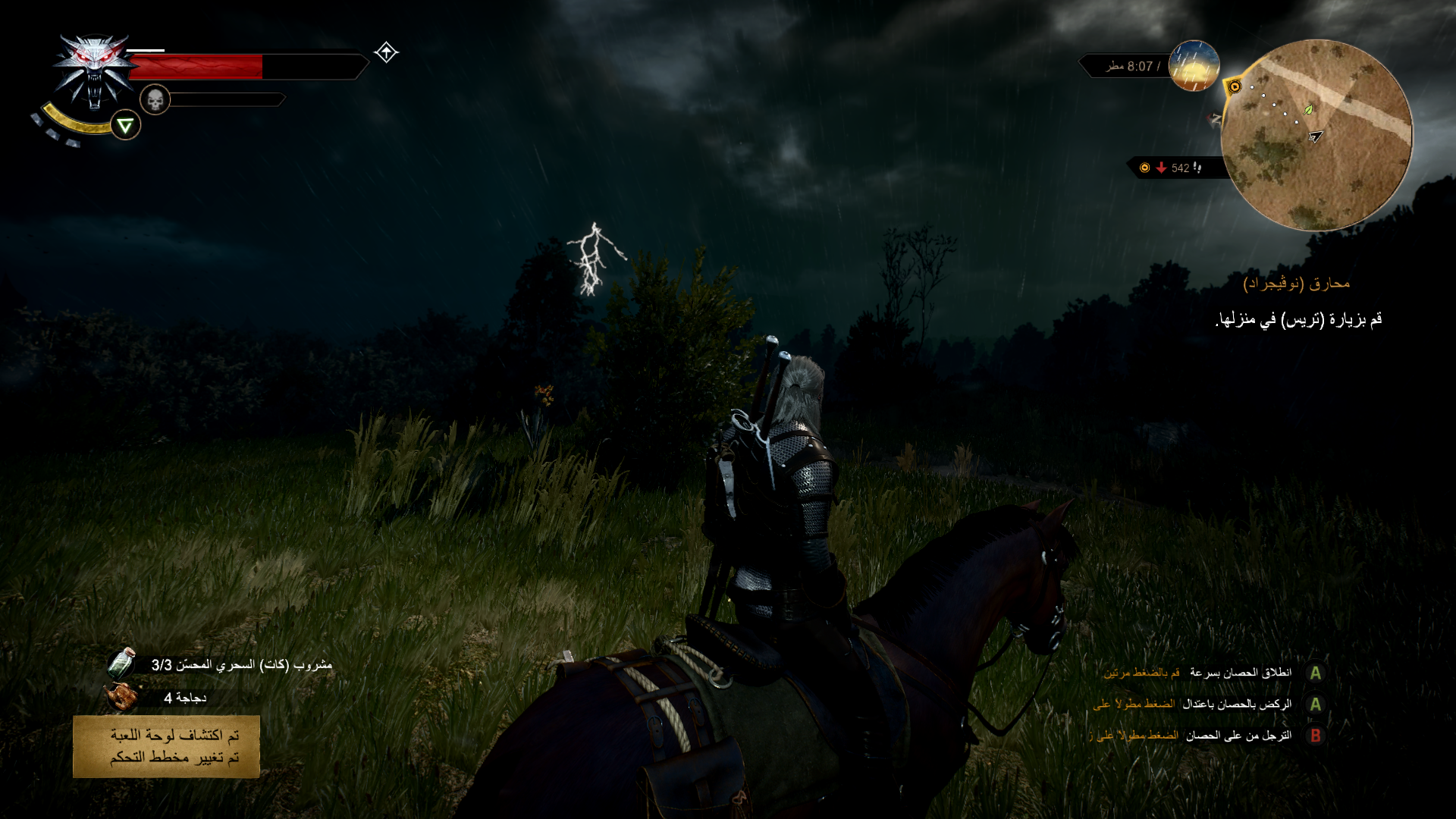
Task: Click the yellow quest marker on minimap edge
Action: coord(1235,87)
